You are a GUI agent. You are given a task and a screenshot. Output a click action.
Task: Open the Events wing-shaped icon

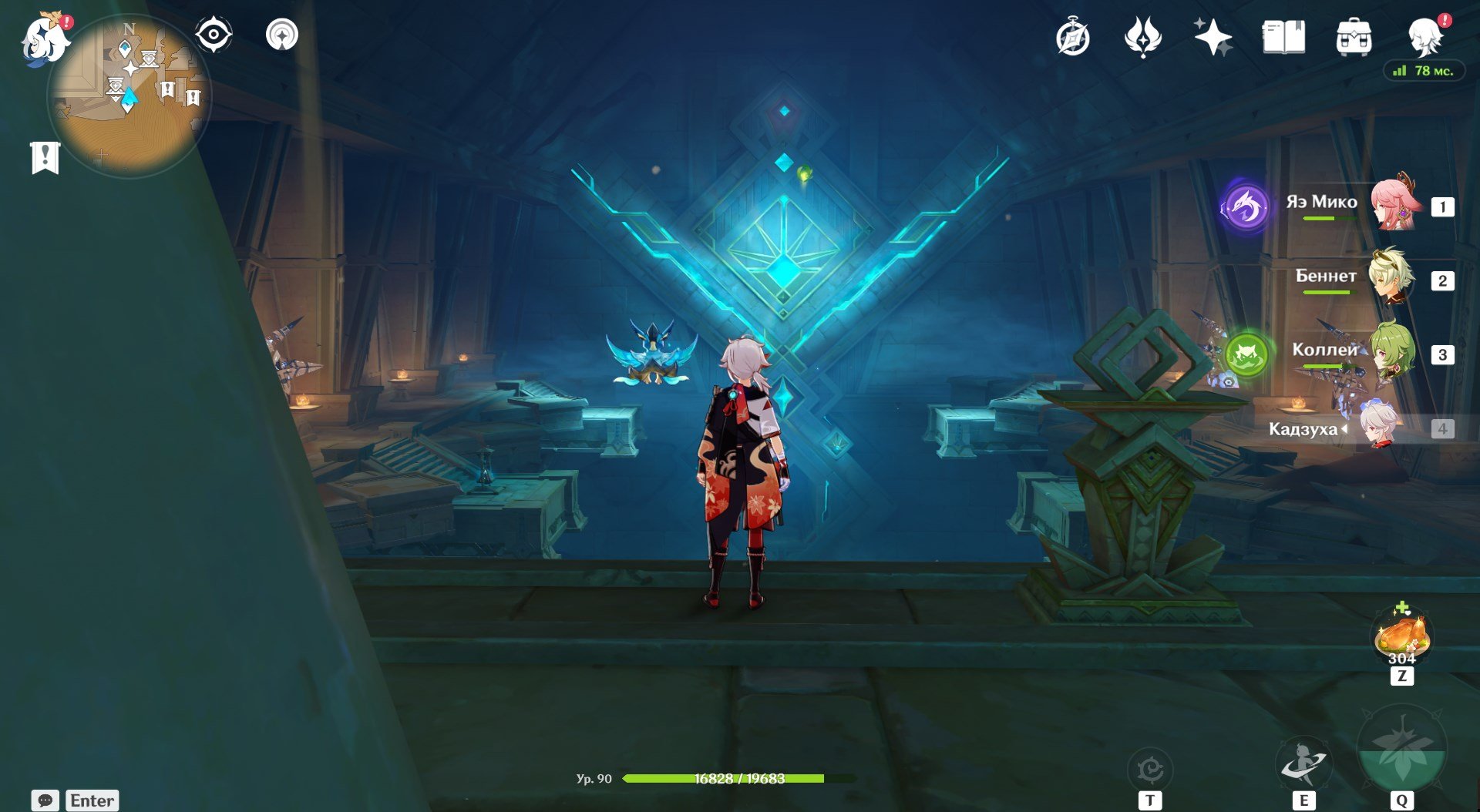click(x=1142, y=37)
